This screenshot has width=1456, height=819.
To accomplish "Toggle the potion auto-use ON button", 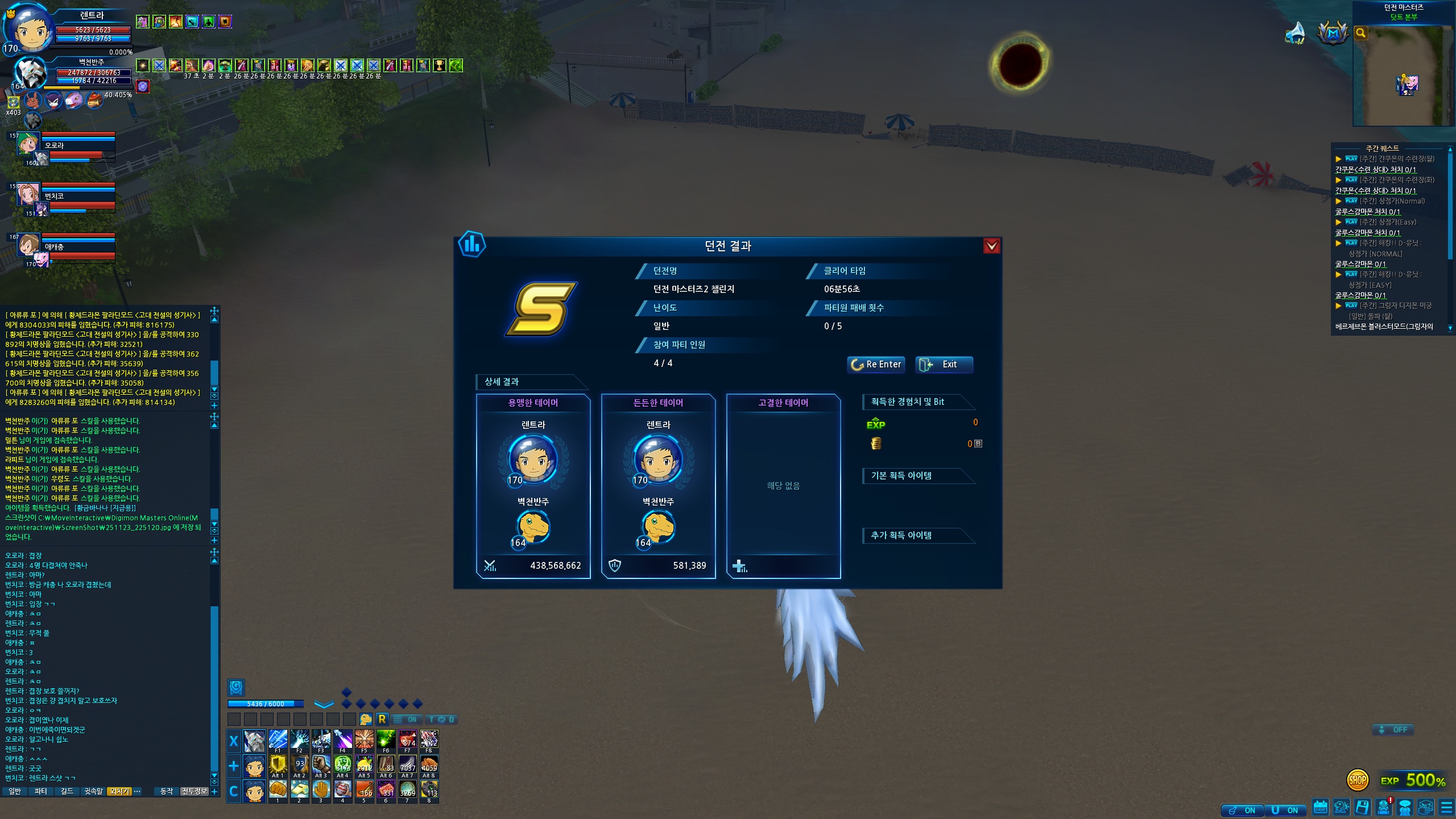I will [x=1242, y=810].
